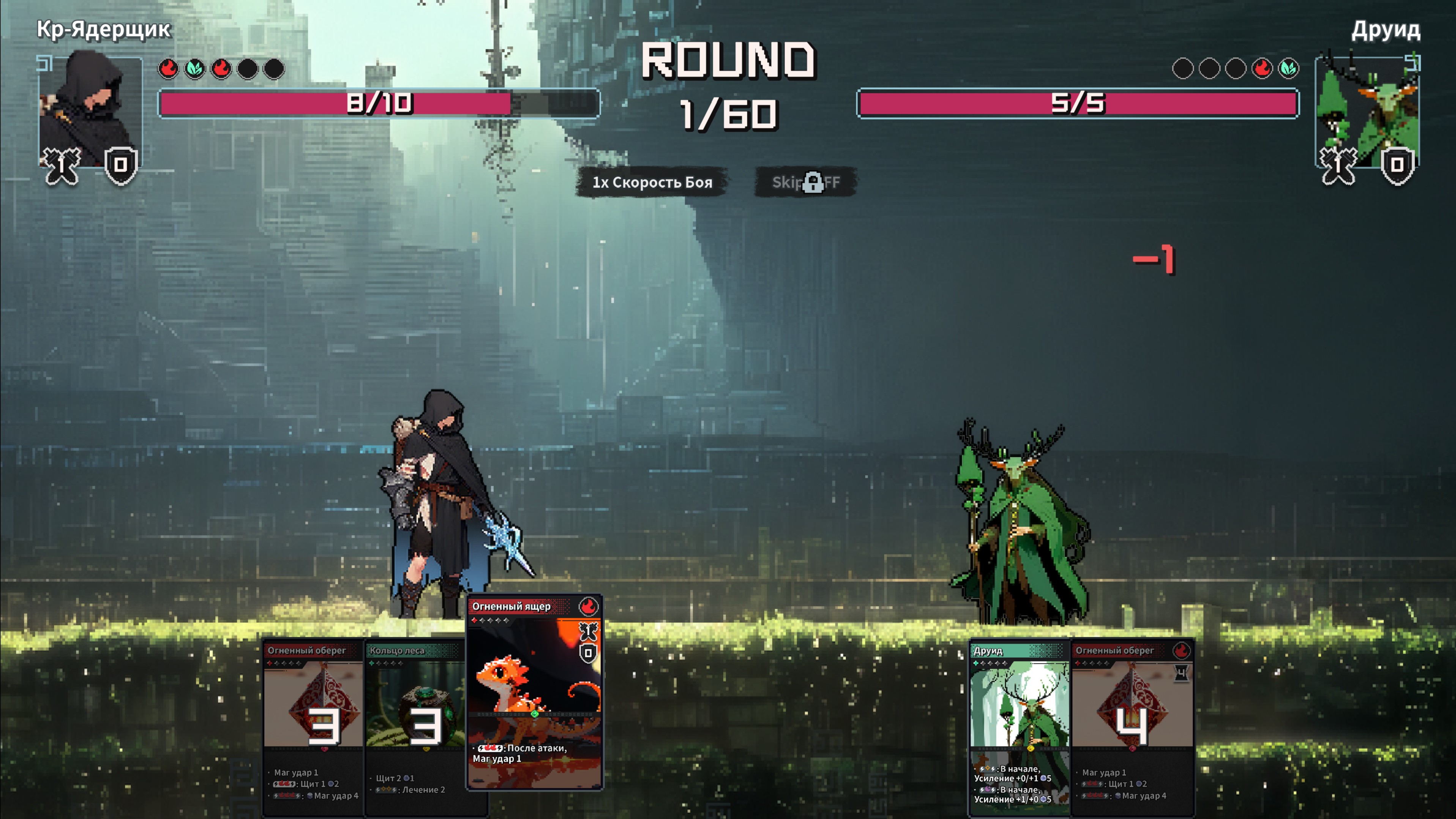This screenshot has width=1456, height=819.
Task: Select the Огненный ящер card
Action: 534,692
